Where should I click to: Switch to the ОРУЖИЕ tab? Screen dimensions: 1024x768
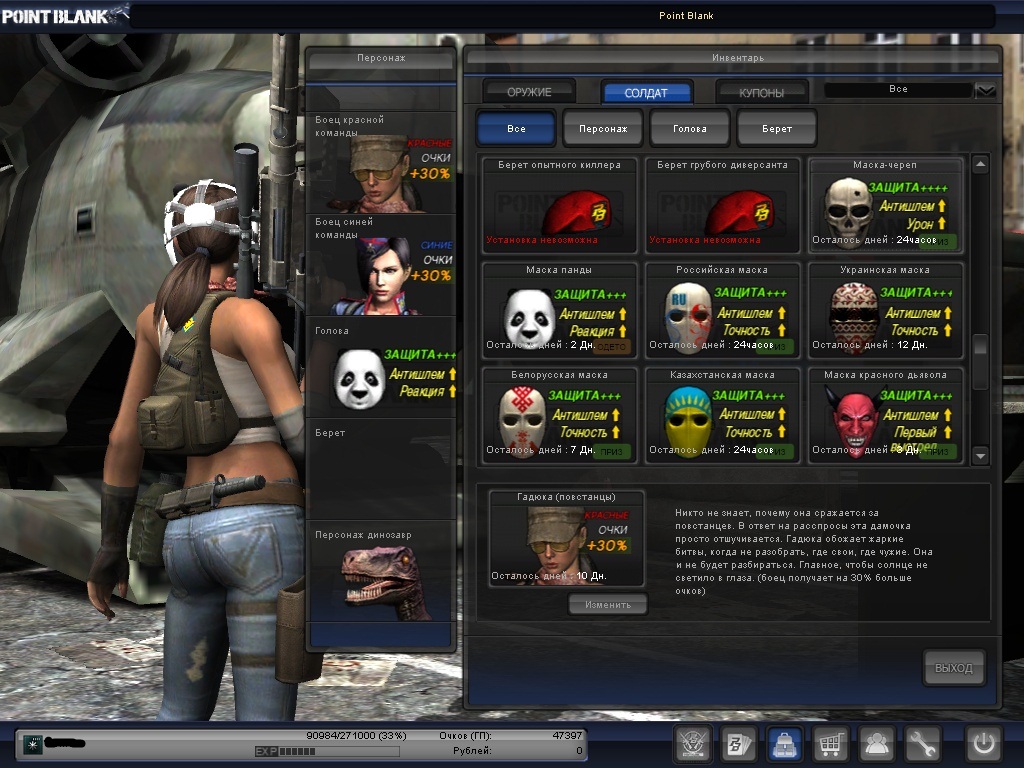click(529, 92)
